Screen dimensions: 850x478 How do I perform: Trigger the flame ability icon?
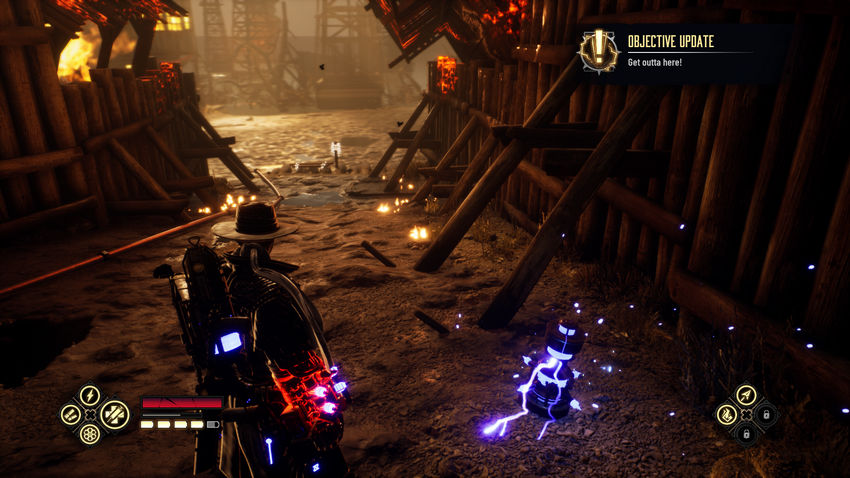[x=726, y=414]
